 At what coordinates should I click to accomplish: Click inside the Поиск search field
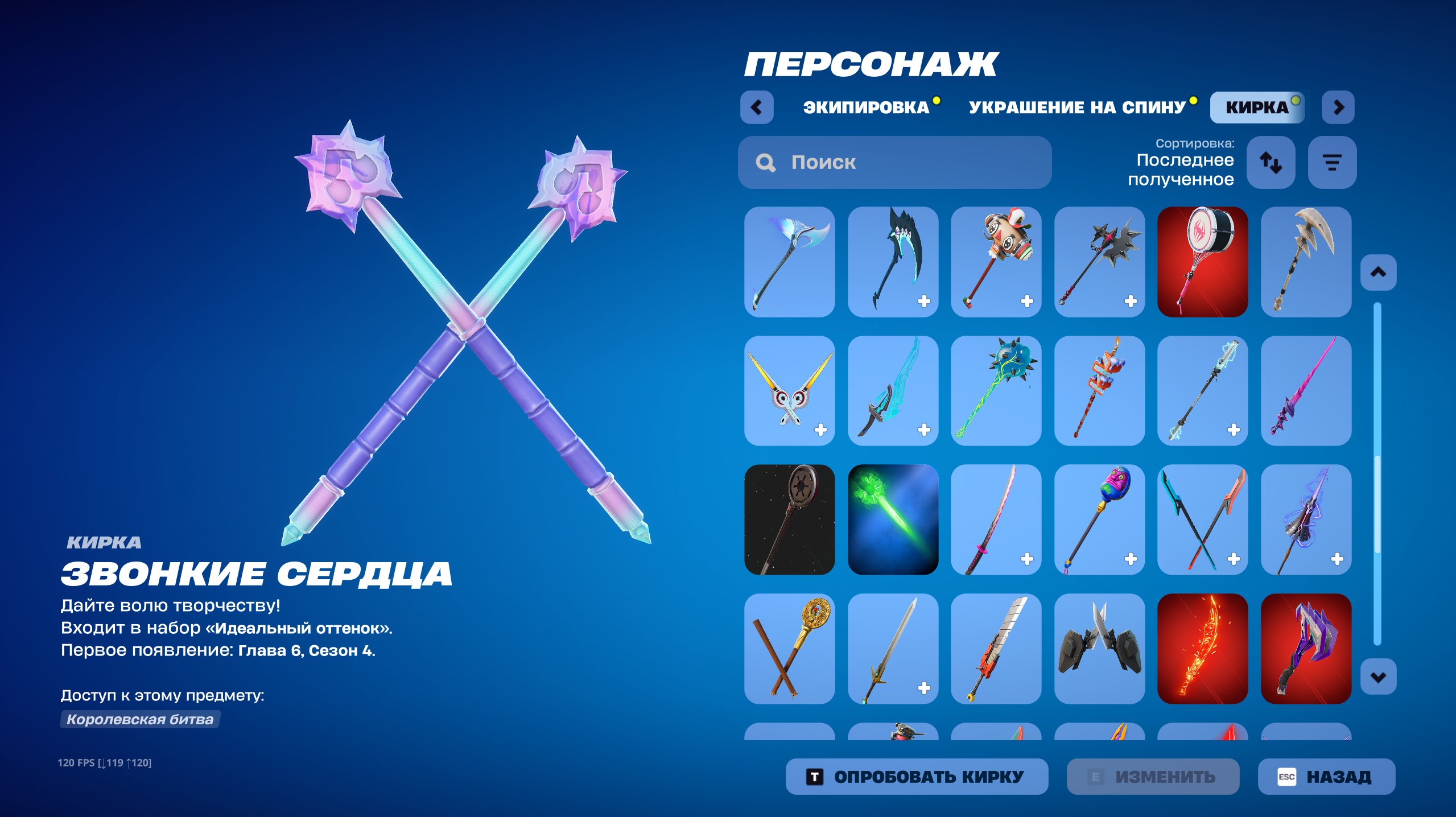tap(893, 163)
